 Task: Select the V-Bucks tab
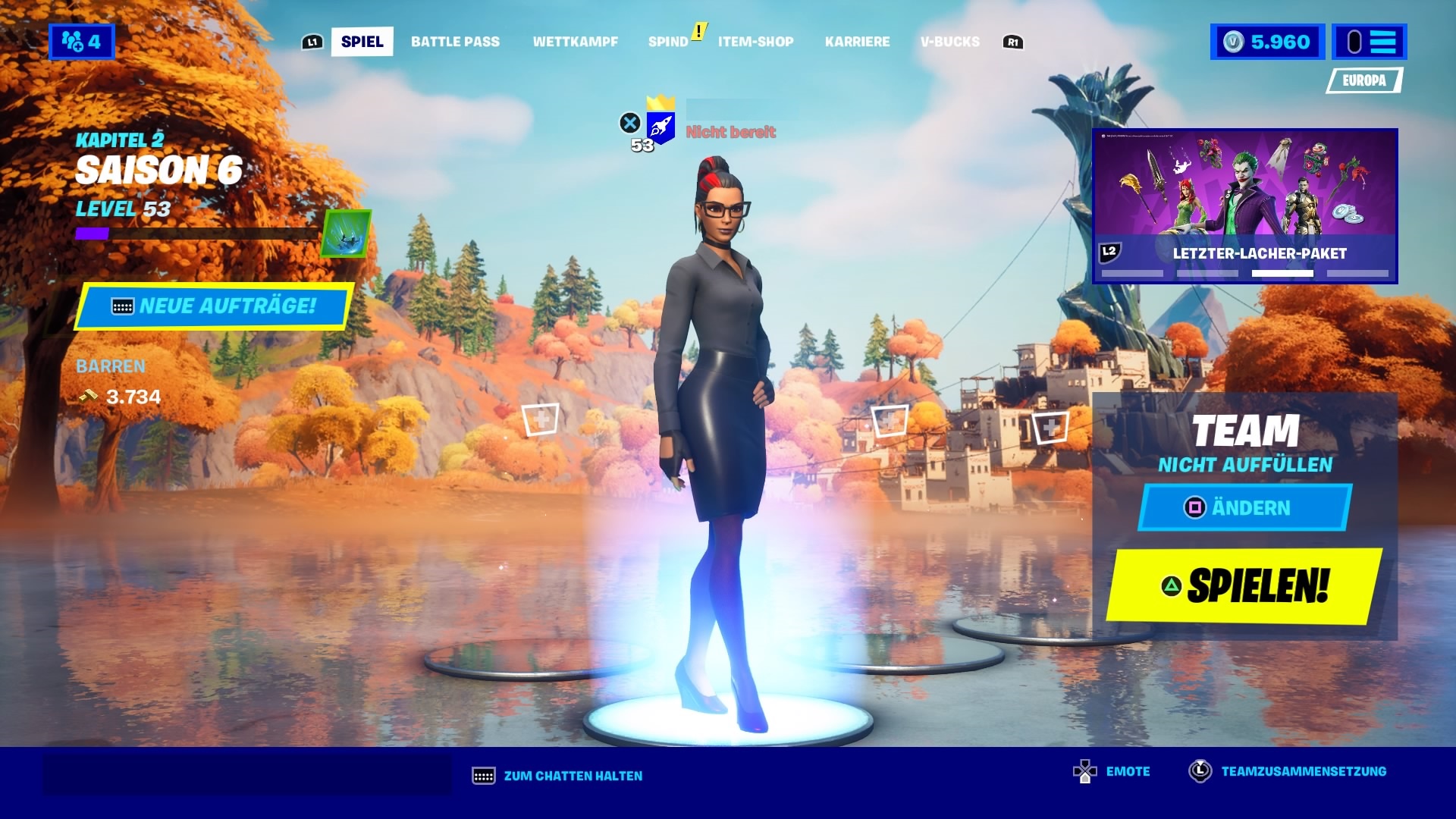pyautogui.click(x=949, y=42)
